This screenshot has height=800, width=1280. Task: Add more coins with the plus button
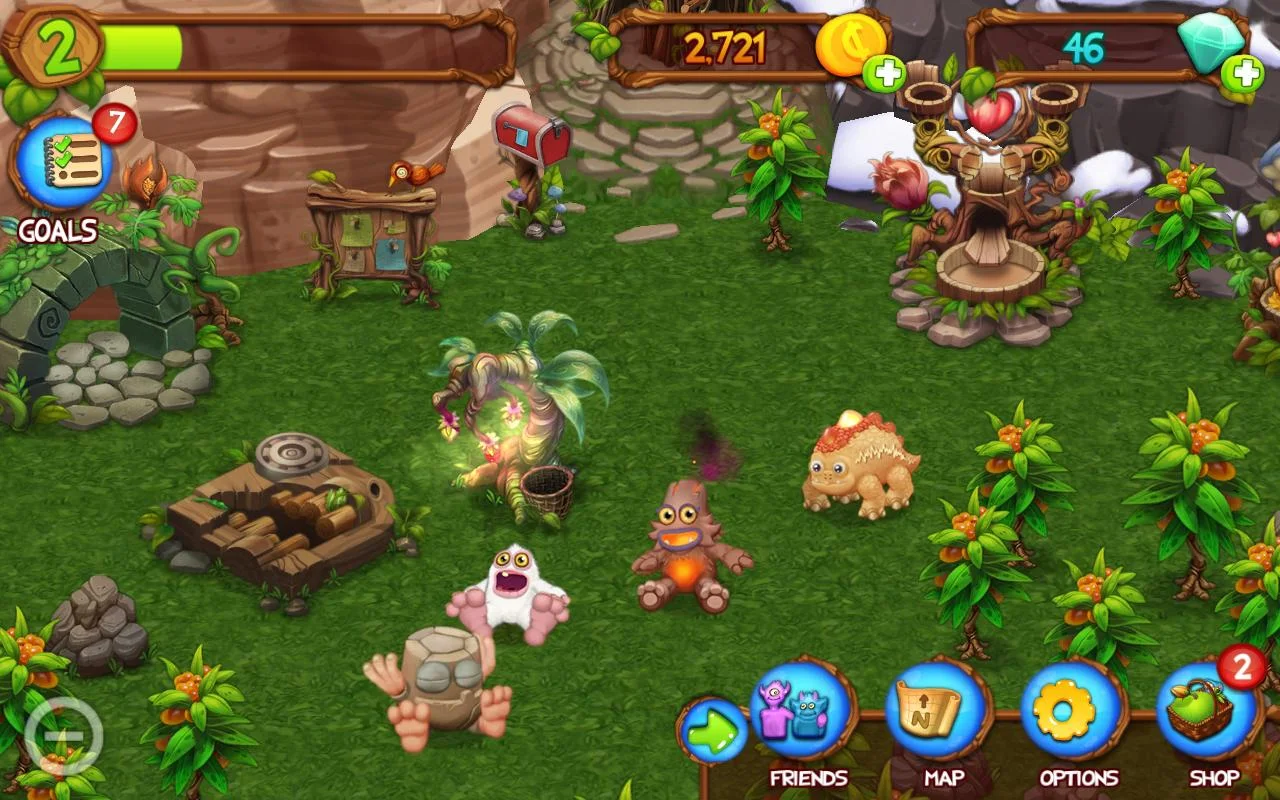(x=884, y=73)
